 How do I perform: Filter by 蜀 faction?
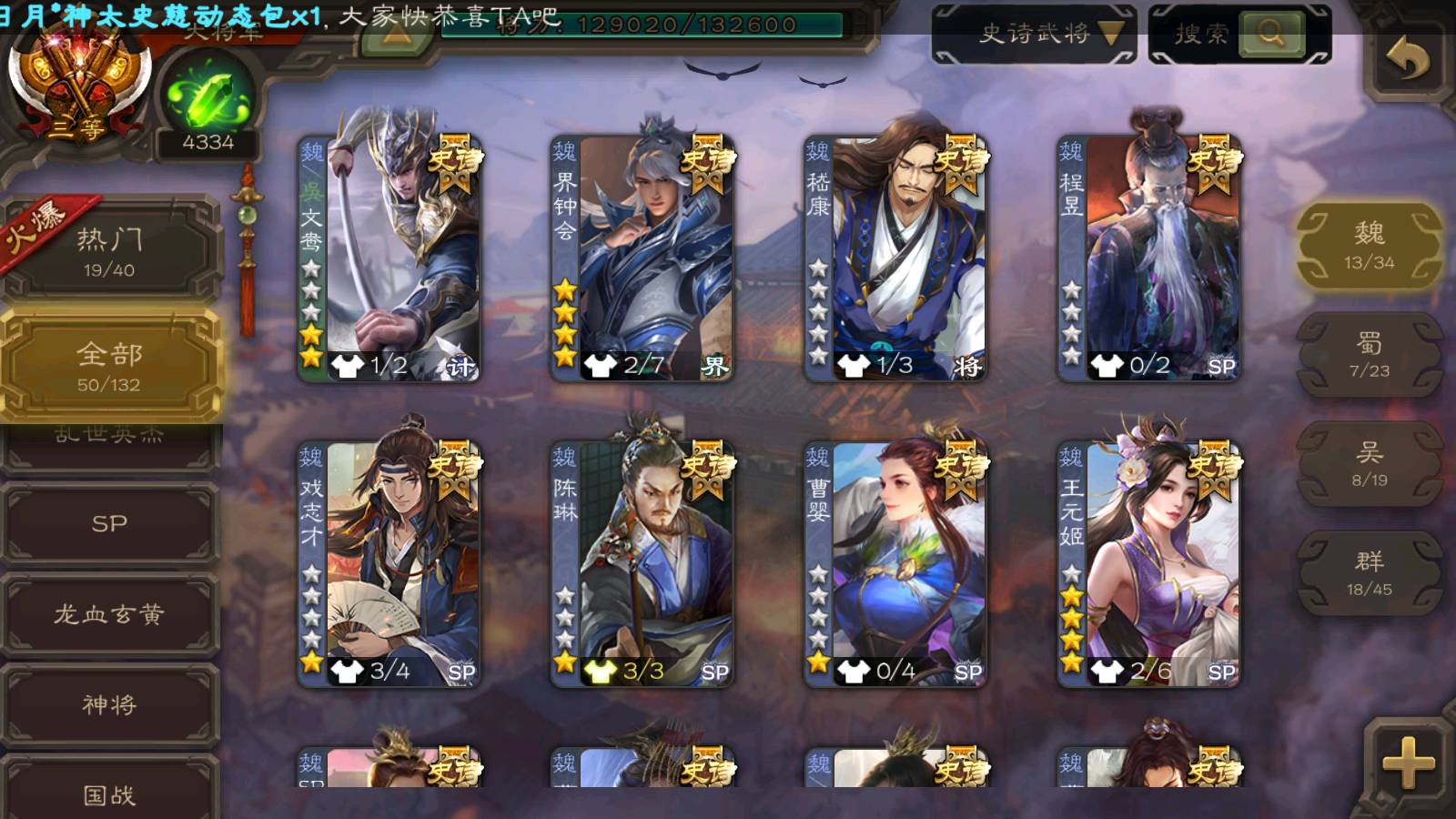1369,355
